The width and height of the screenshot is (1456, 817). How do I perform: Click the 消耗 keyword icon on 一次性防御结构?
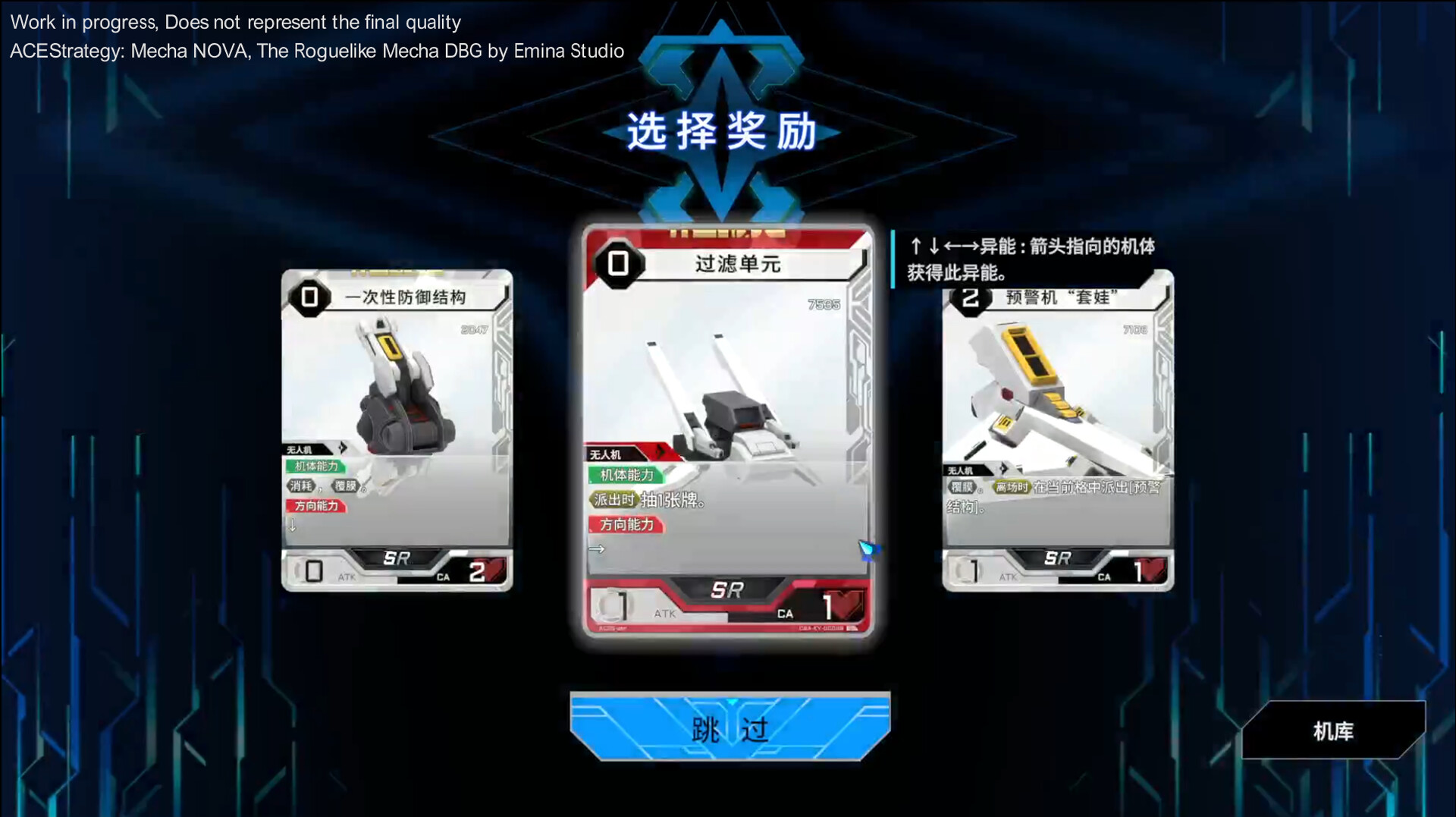301,485
